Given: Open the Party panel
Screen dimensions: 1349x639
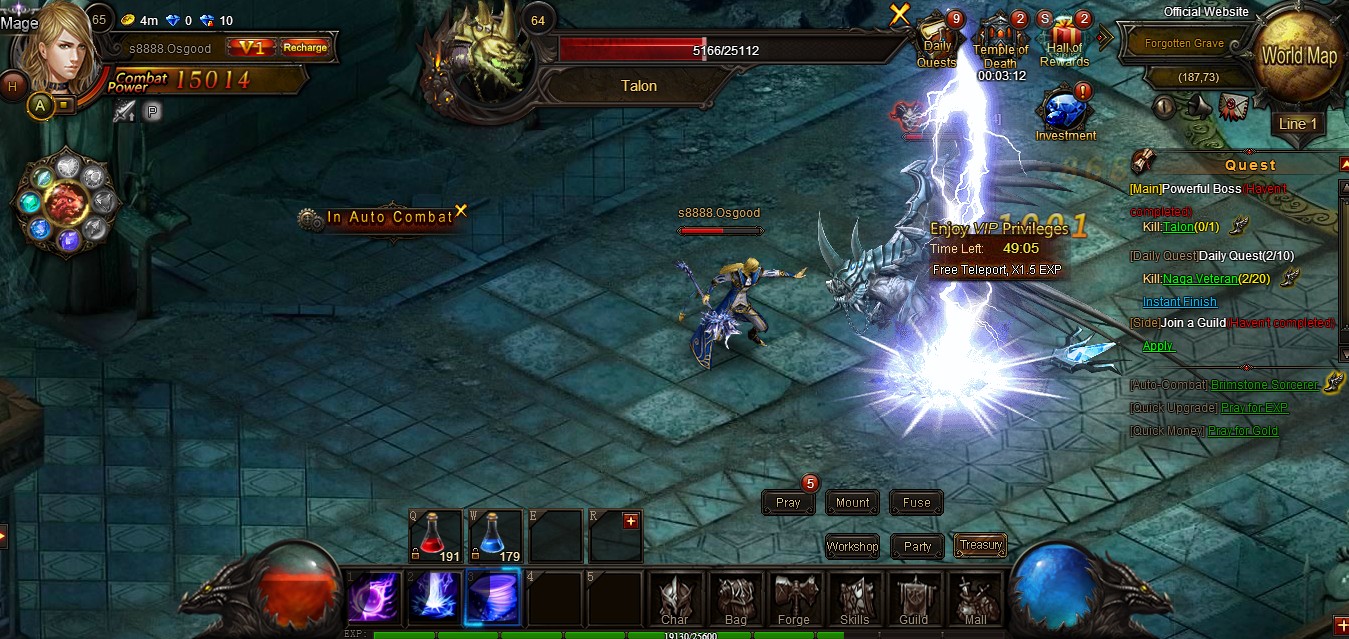Looking at the screenshot, I should pyautogui.click(x=917, y=546).
